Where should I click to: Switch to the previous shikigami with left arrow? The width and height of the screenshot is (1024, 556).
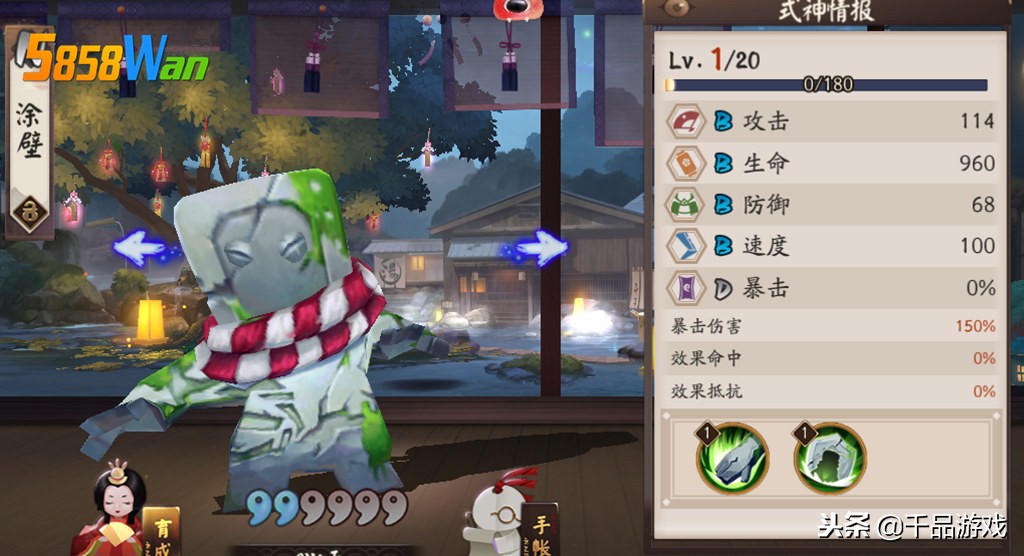[140, 247]
